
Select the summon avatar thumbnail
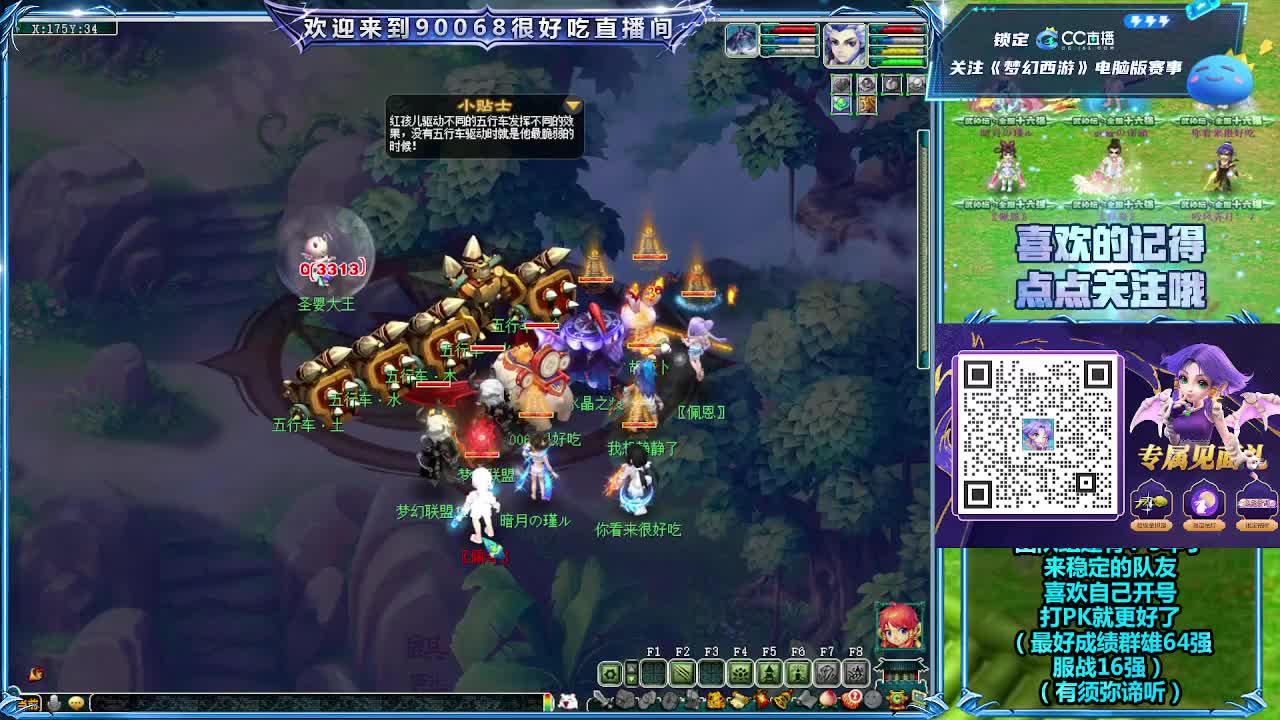pyautogui.click(x=741, y=42)
